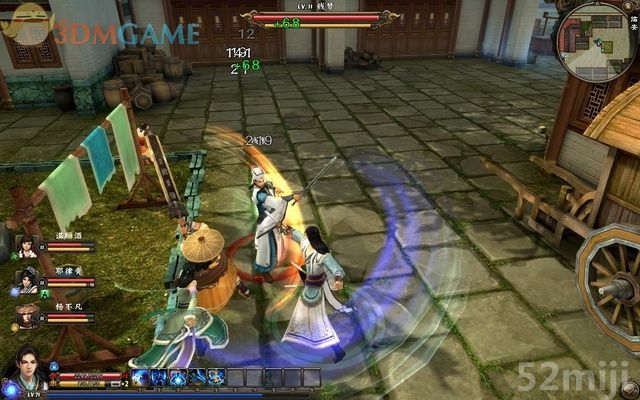Image resolution: width=640 pixels, height=400 pixels.
Task: Use the second hotbar skill
Action: tap(160, 377)
